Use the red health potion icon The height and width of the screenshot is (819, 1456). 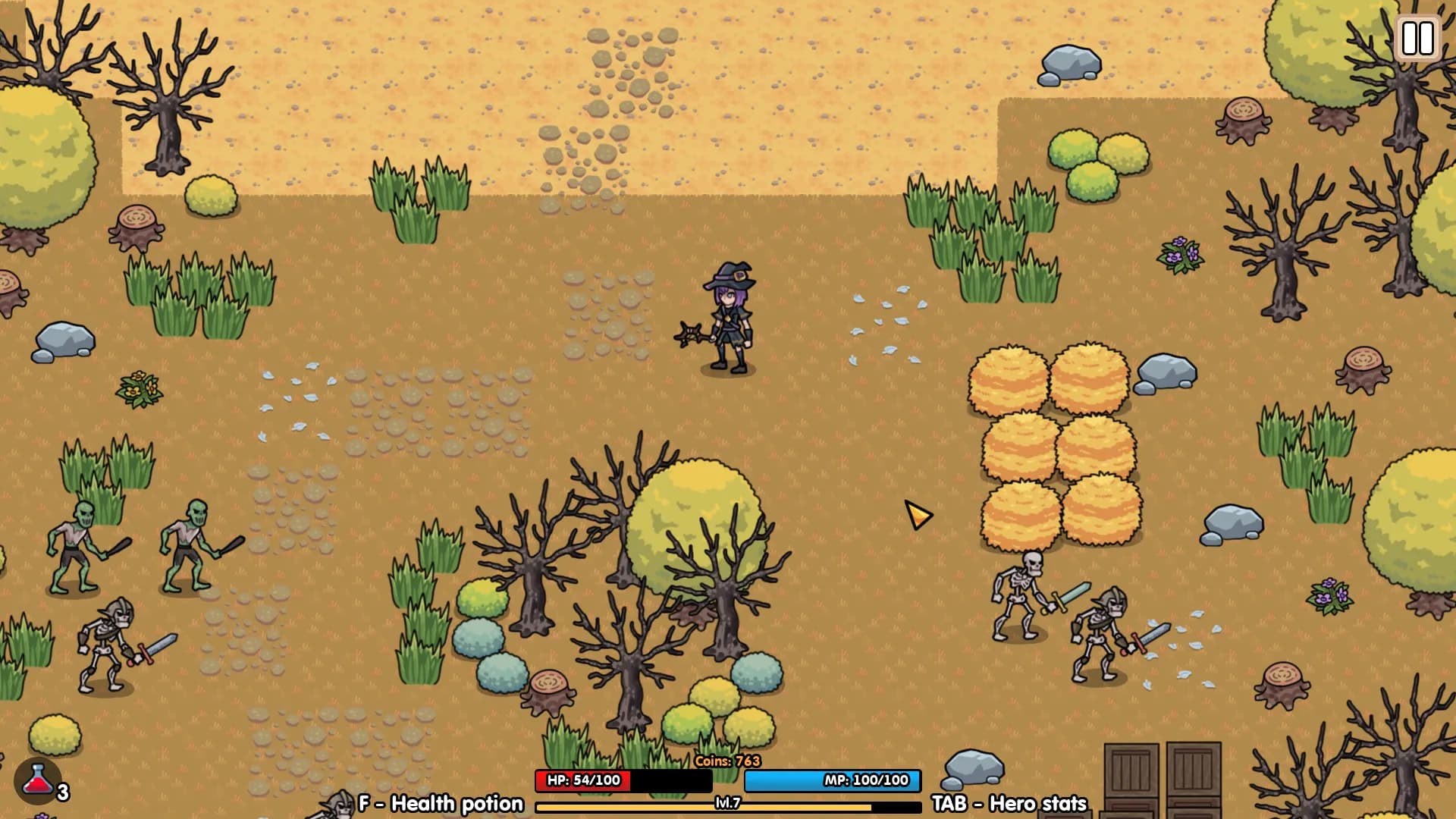[x=37, y=781]
